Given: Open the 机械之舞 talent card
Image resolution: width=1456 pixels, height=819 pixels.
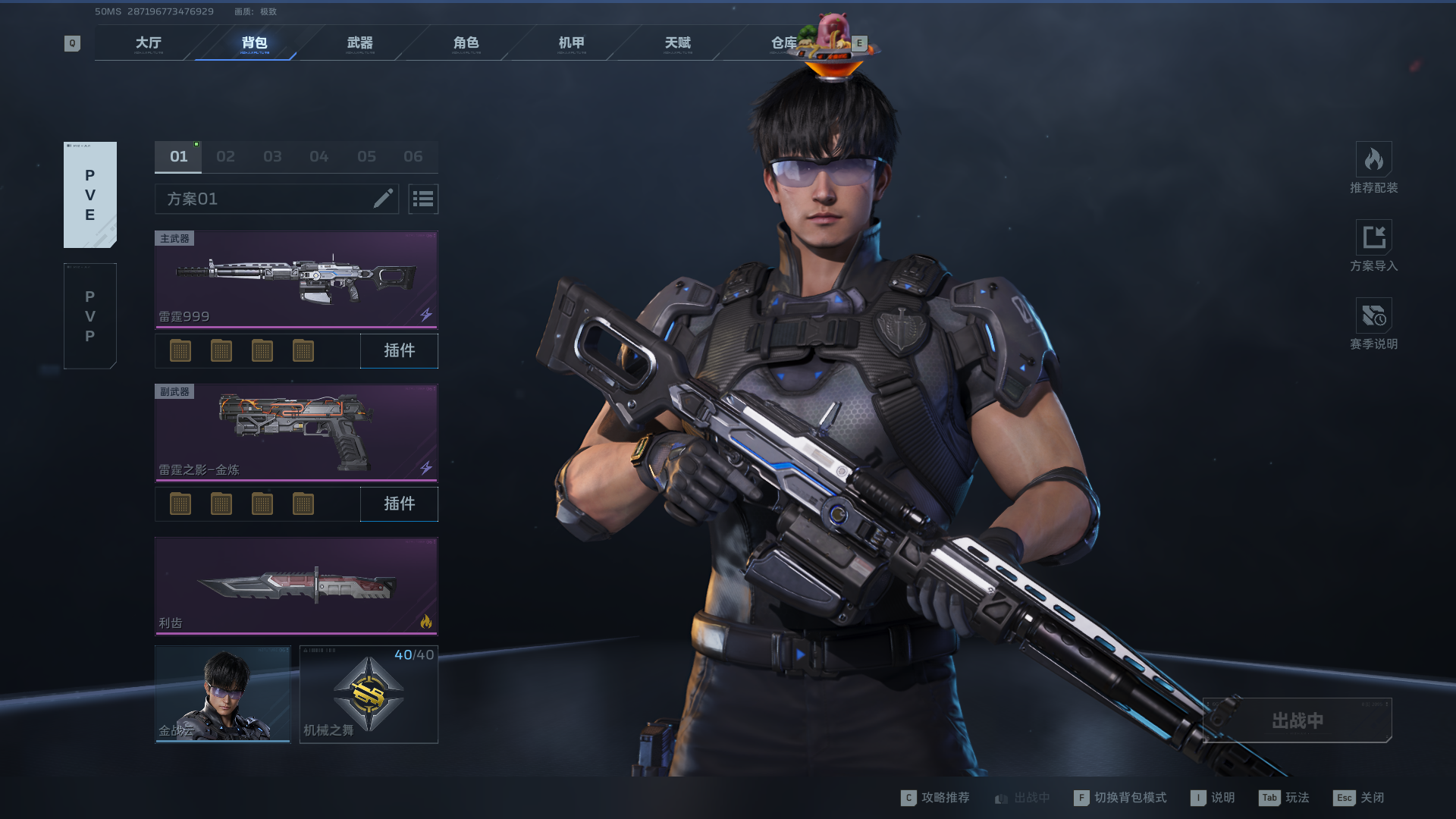Looking at the screenshot, I should [x=369, y=694].
